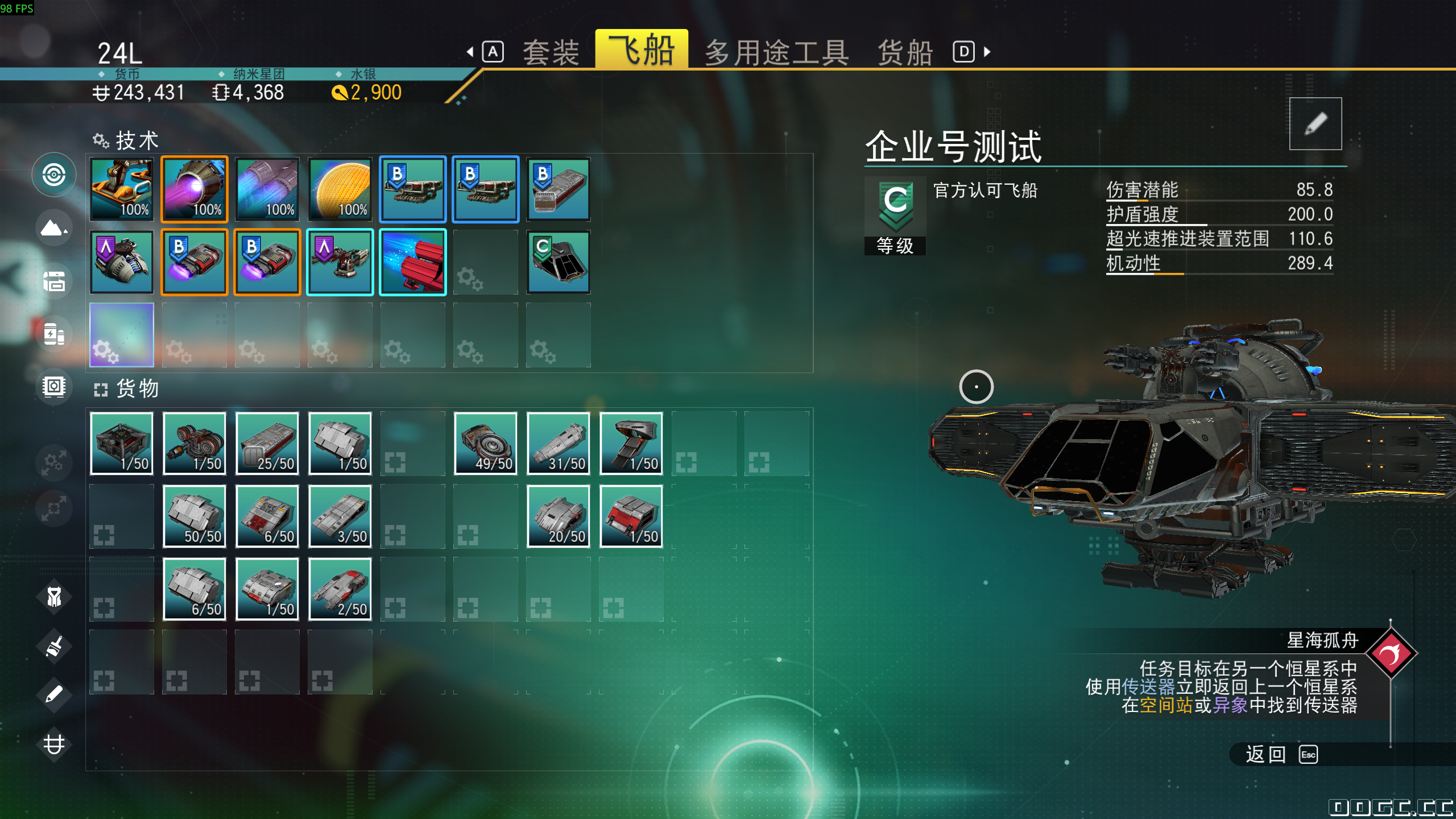Viewport: 1456px width, 819px height.
Task: Click the pencil rename ship button
Action: click(x=1315, y=123)
